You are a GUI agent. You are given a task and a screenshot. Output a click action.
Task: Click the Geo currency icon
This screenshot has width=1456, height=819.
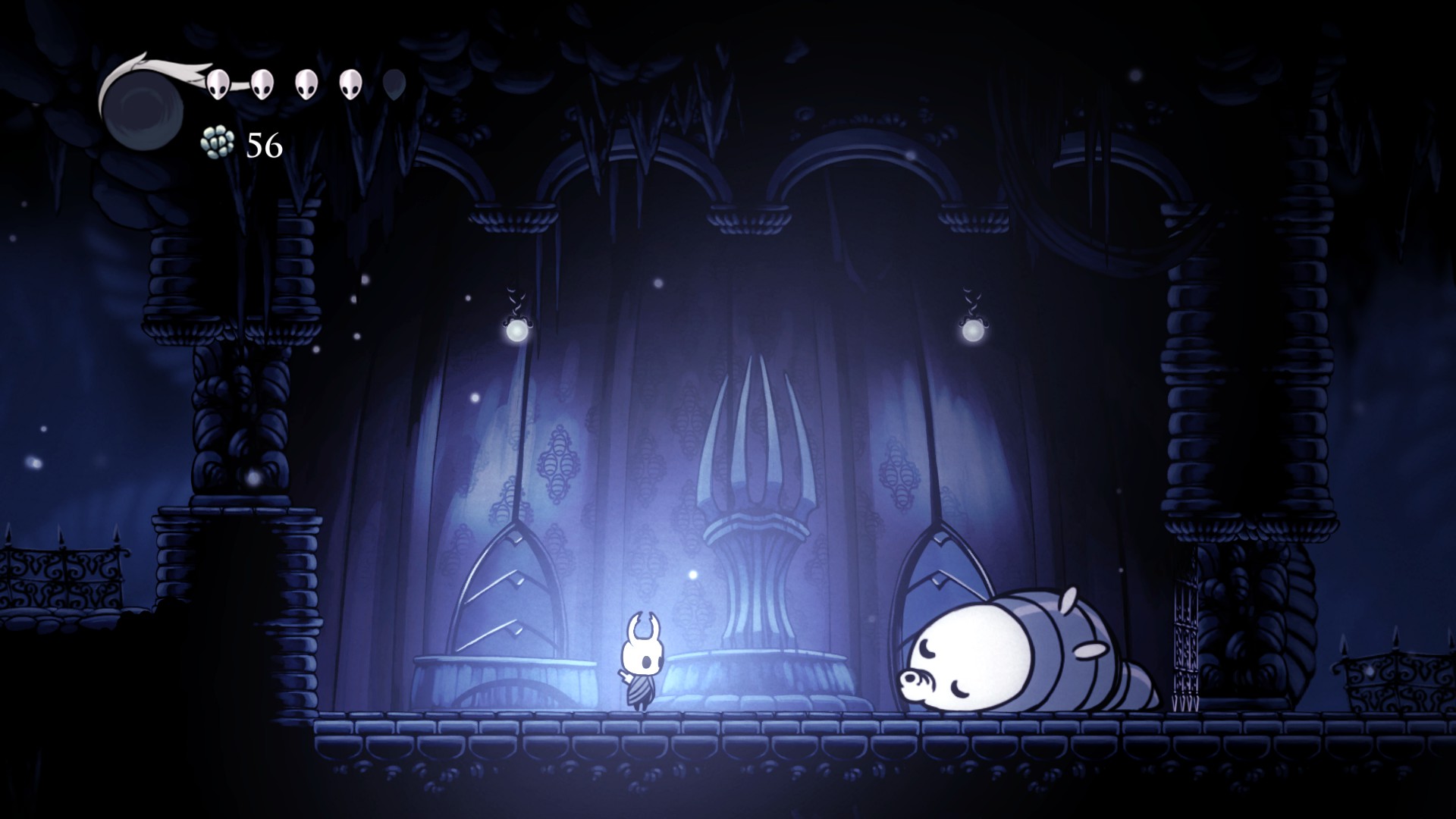(x=218, y=143)
